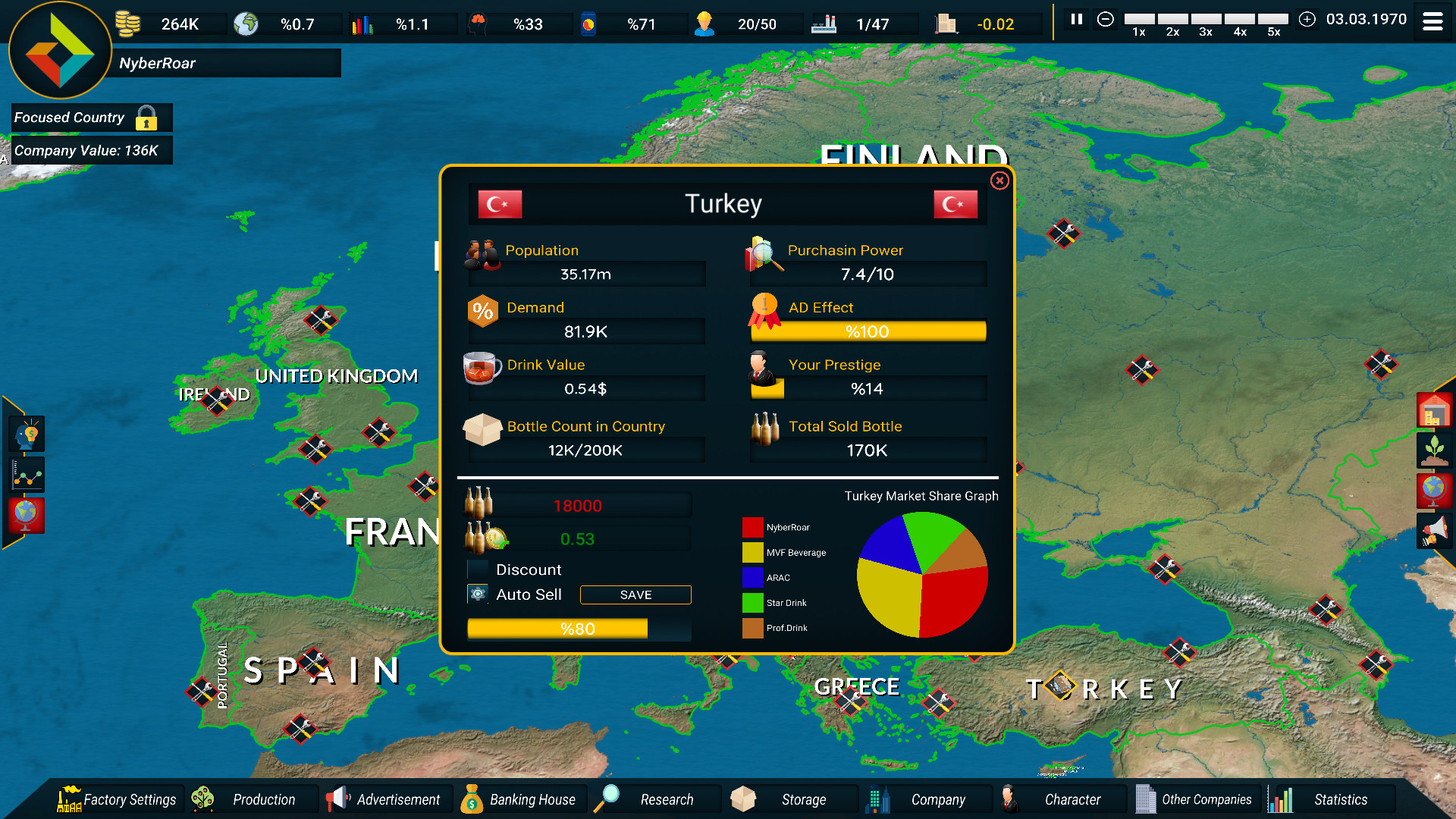Click the plus control beside the 5x speed

[x=1307, y=20]
